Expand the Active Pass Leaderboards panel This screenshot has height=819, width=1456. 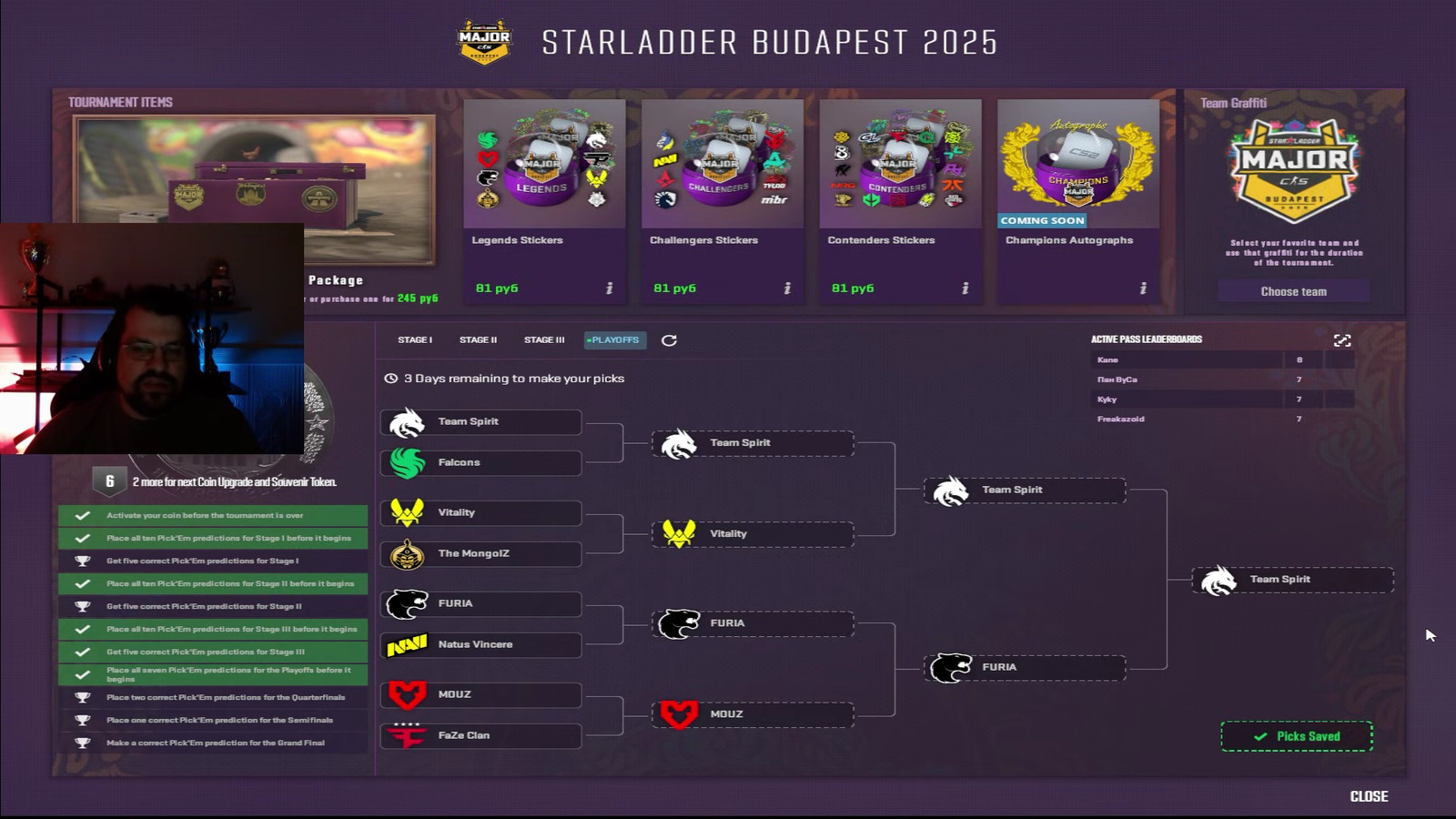tap(1343, 339)
